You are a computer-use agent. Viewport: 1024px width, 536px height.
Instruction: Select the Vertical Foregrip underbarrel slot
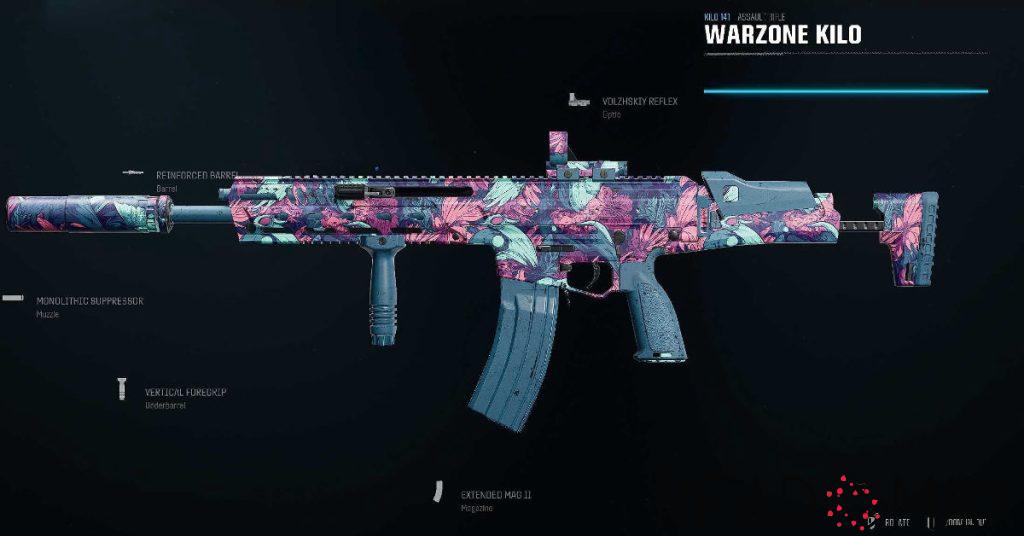coord(185,392)
